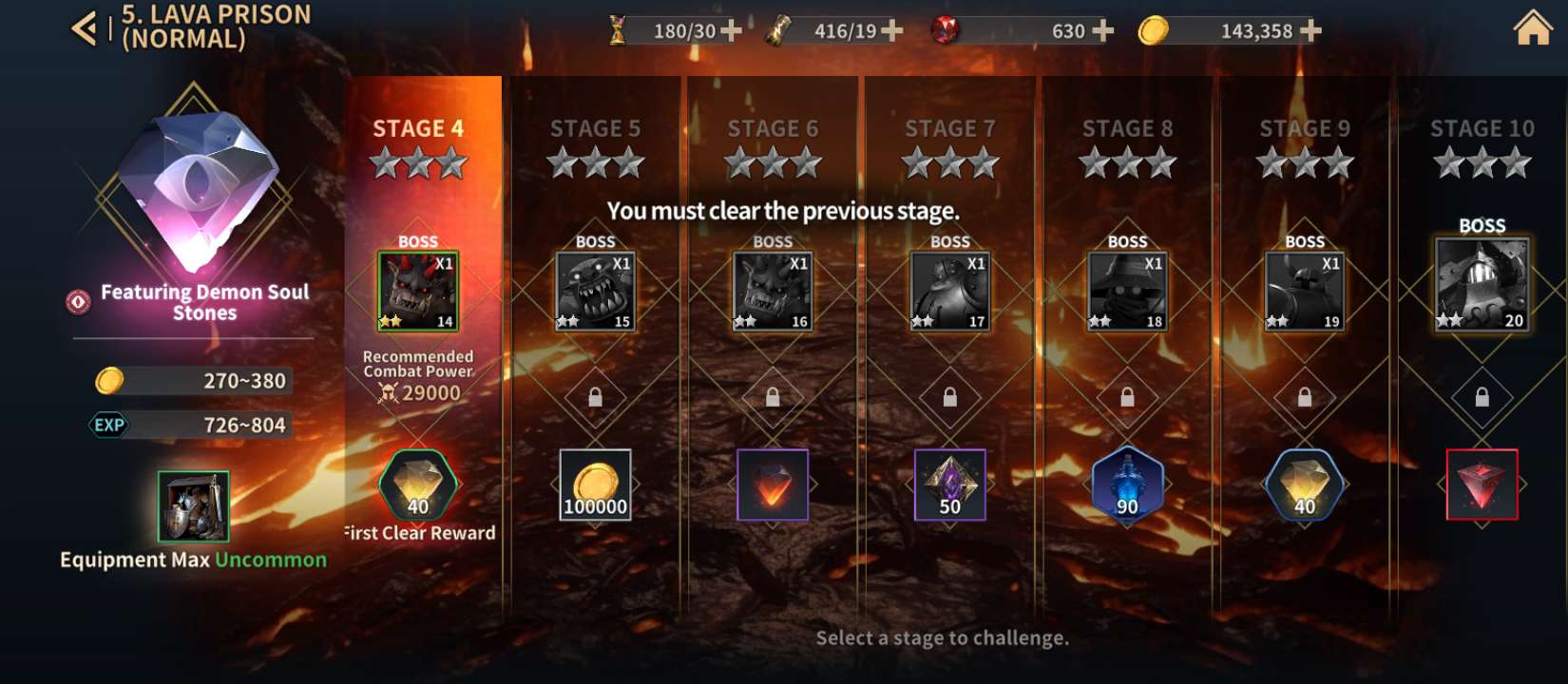View the Stage 4 first clear reward
The image size is (1568, 684).
pyautogui.click(x=418, y=485)
